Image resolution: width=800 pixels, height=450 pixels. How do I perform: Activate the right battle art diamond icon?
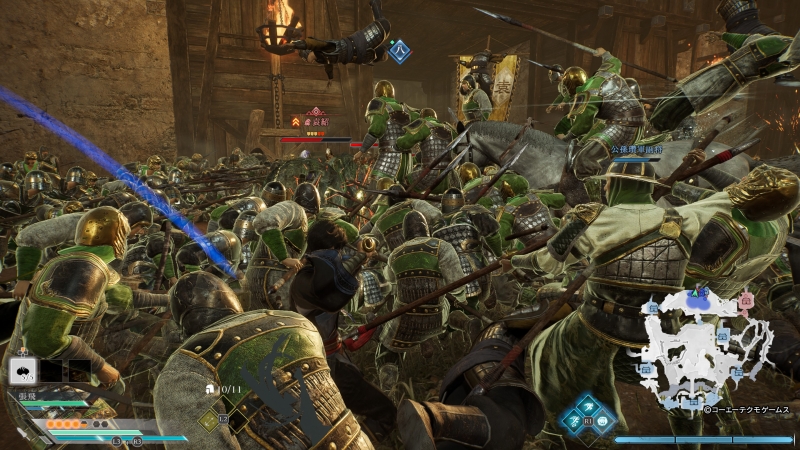coord(600,420)
